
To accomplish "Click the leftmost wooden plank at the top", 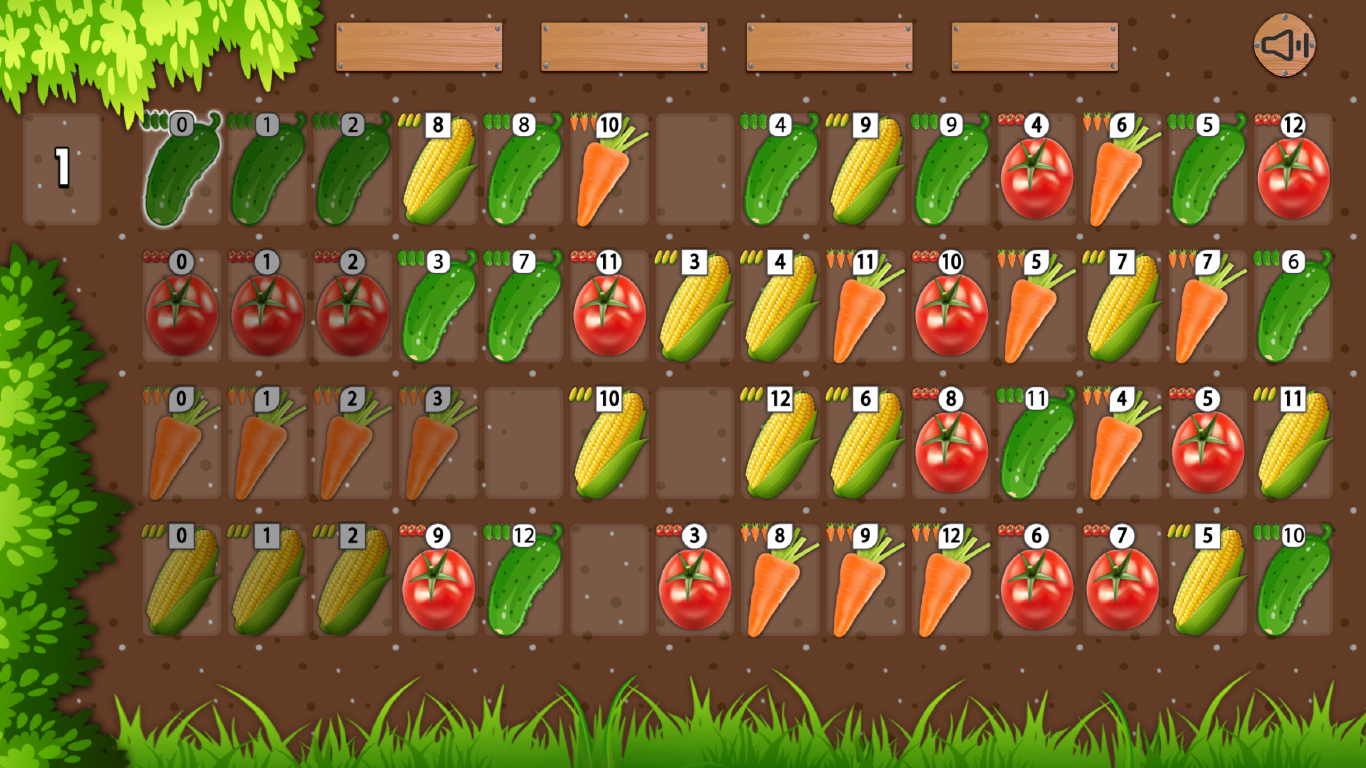I will point(419,45).
